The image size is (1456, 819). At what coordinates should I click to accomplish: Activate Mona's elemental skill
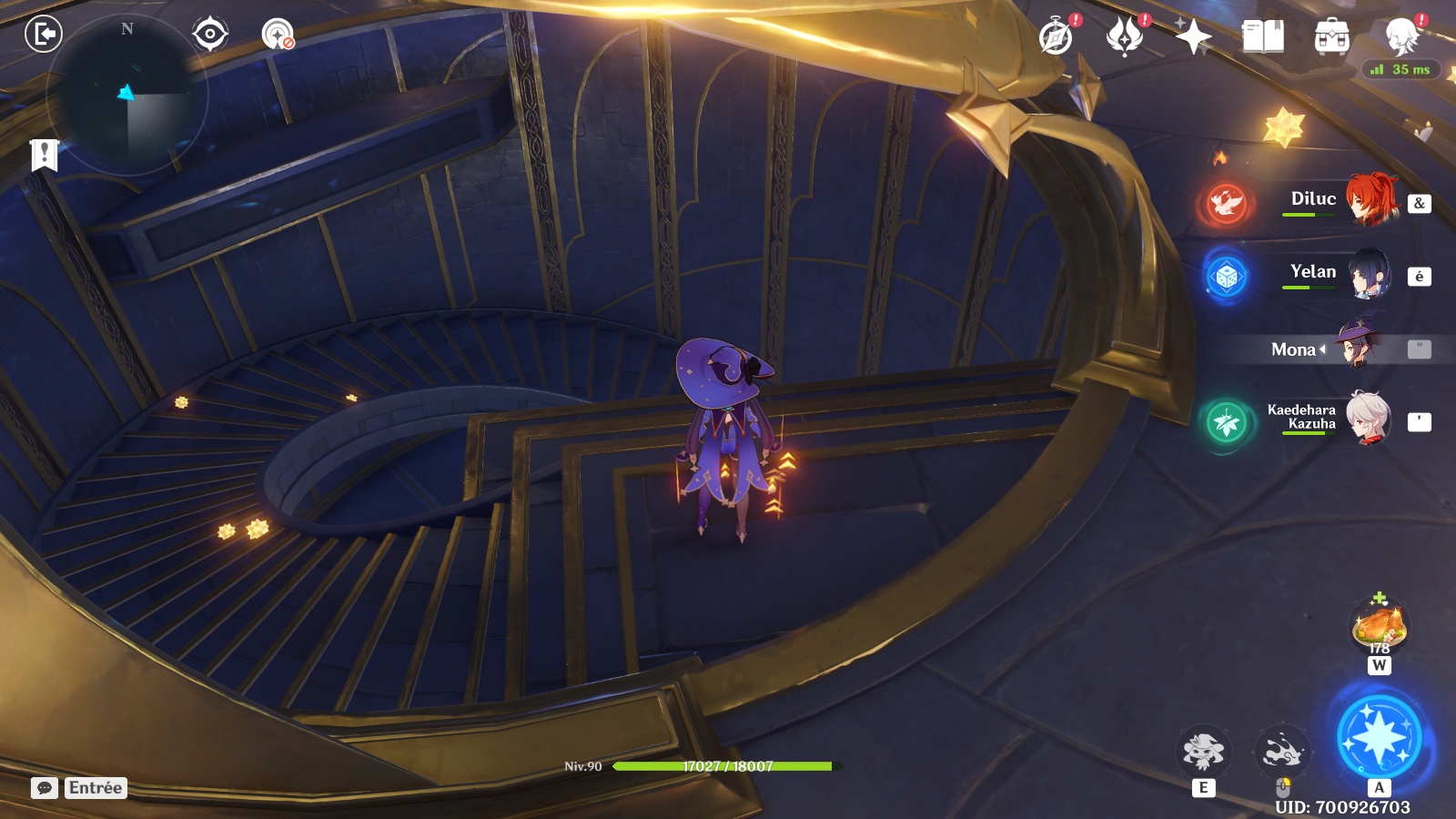tap(1203, 752)
